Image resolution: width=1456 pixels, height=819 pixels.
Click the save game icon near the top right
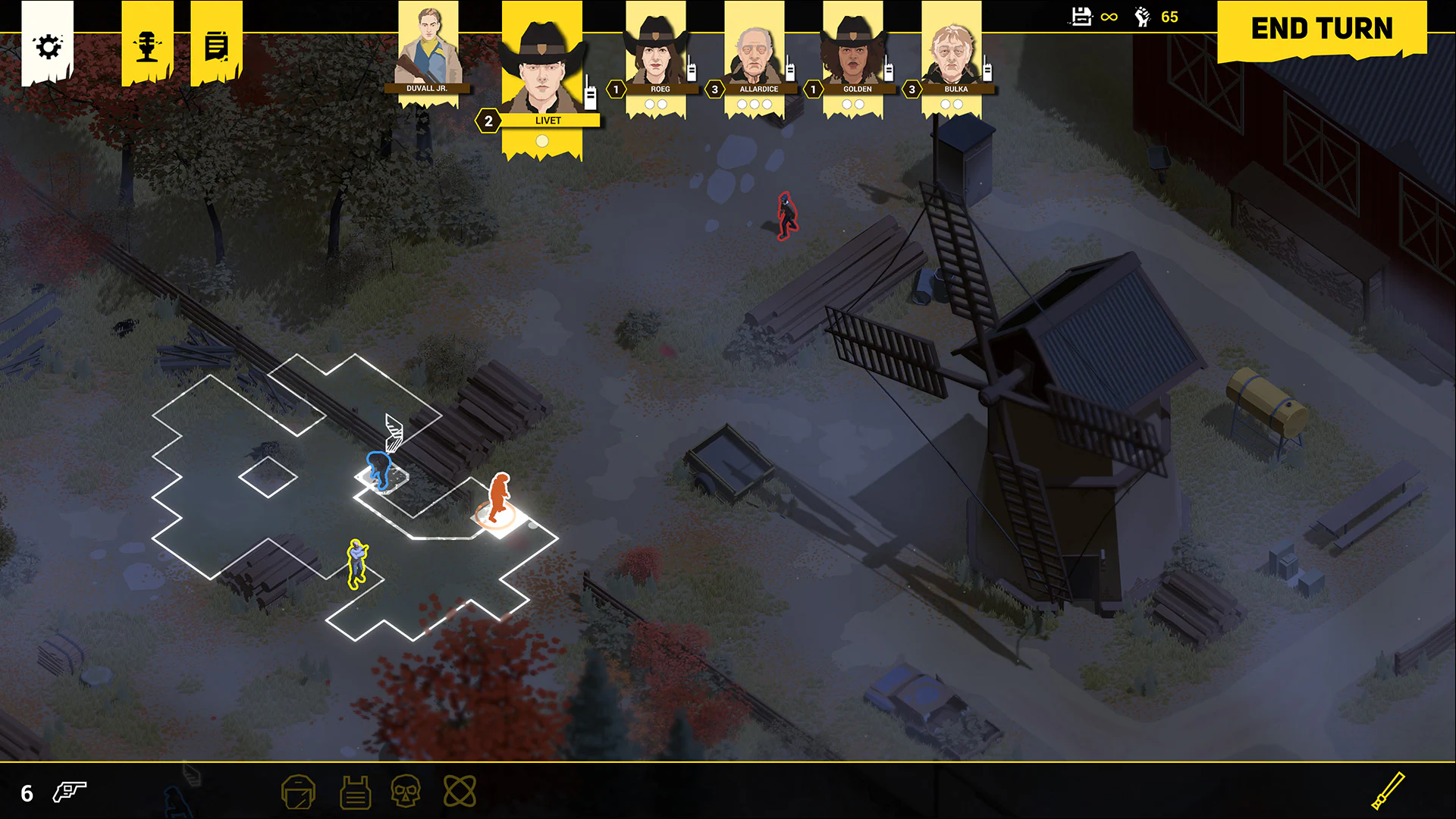1081,16
